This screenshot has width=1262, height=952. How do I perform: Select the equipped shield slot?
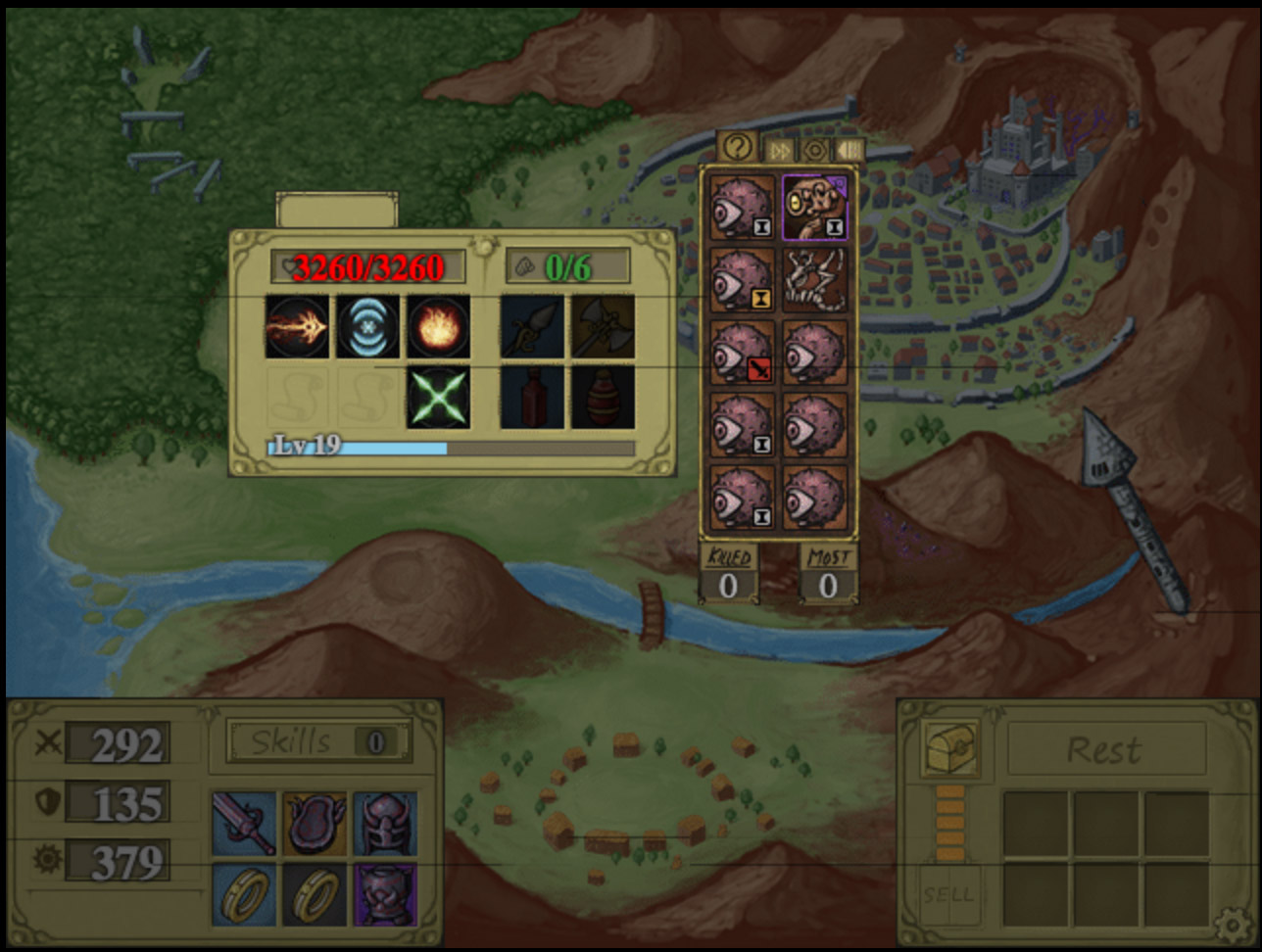(315, 823)
